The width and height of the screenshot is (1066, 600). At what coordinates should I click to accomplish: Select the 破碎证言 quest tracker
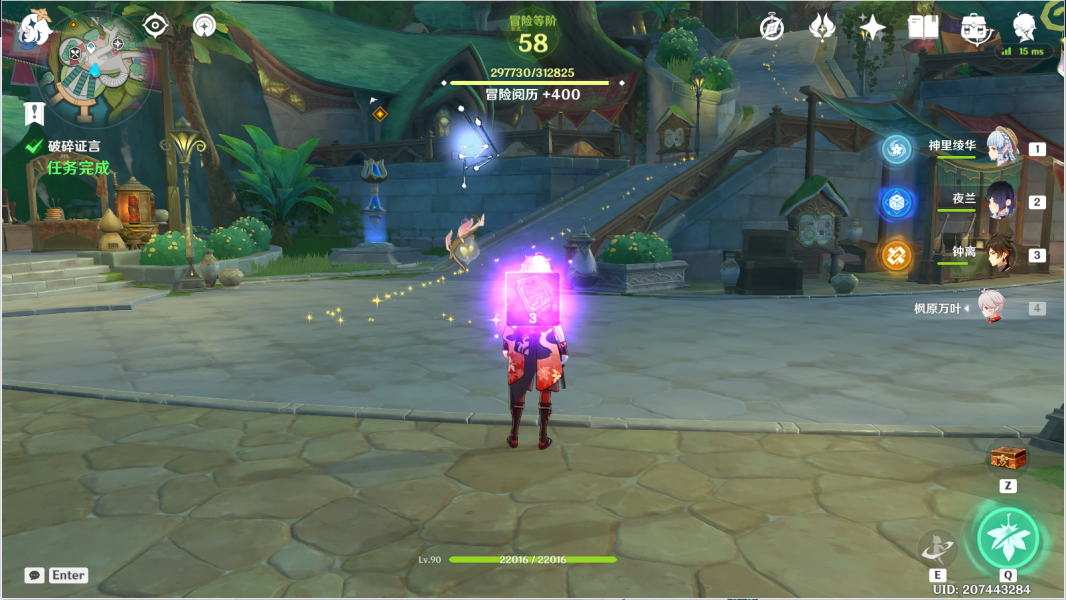pyautogui.click(x=74, y=146)
